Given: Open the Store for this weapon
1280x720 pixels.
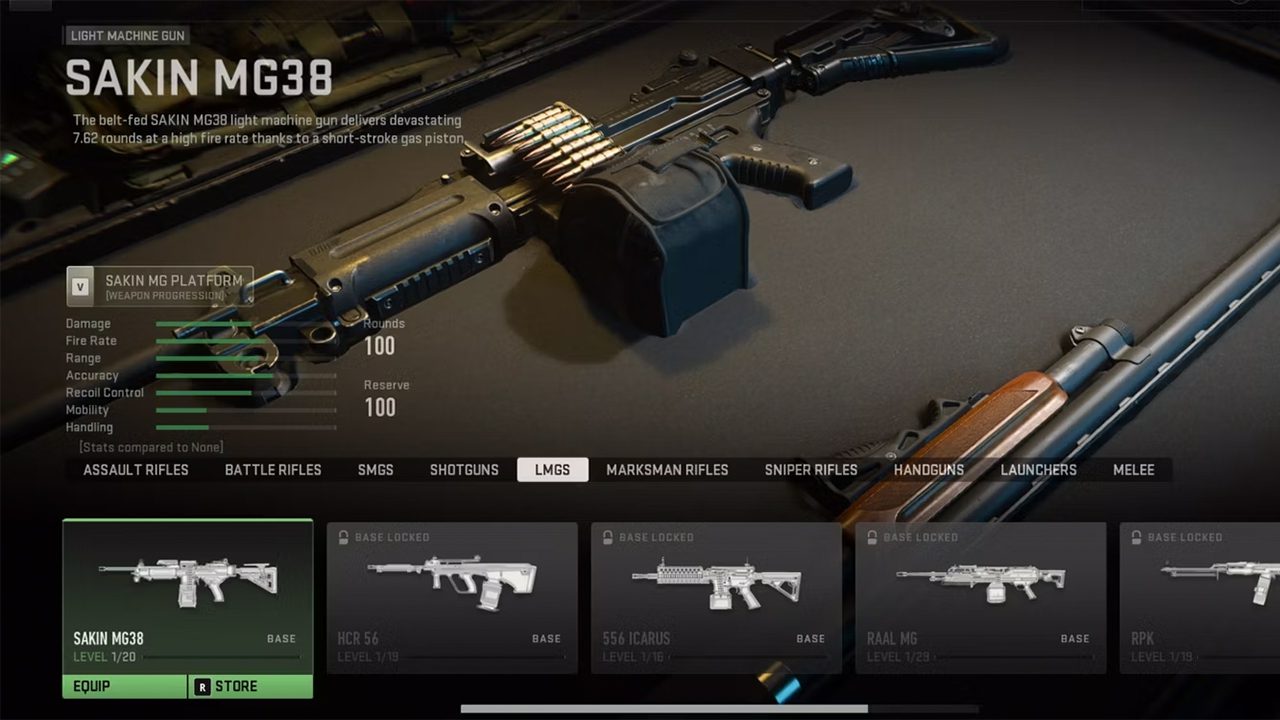Looking at the screenshot, I should click(250, 686).
